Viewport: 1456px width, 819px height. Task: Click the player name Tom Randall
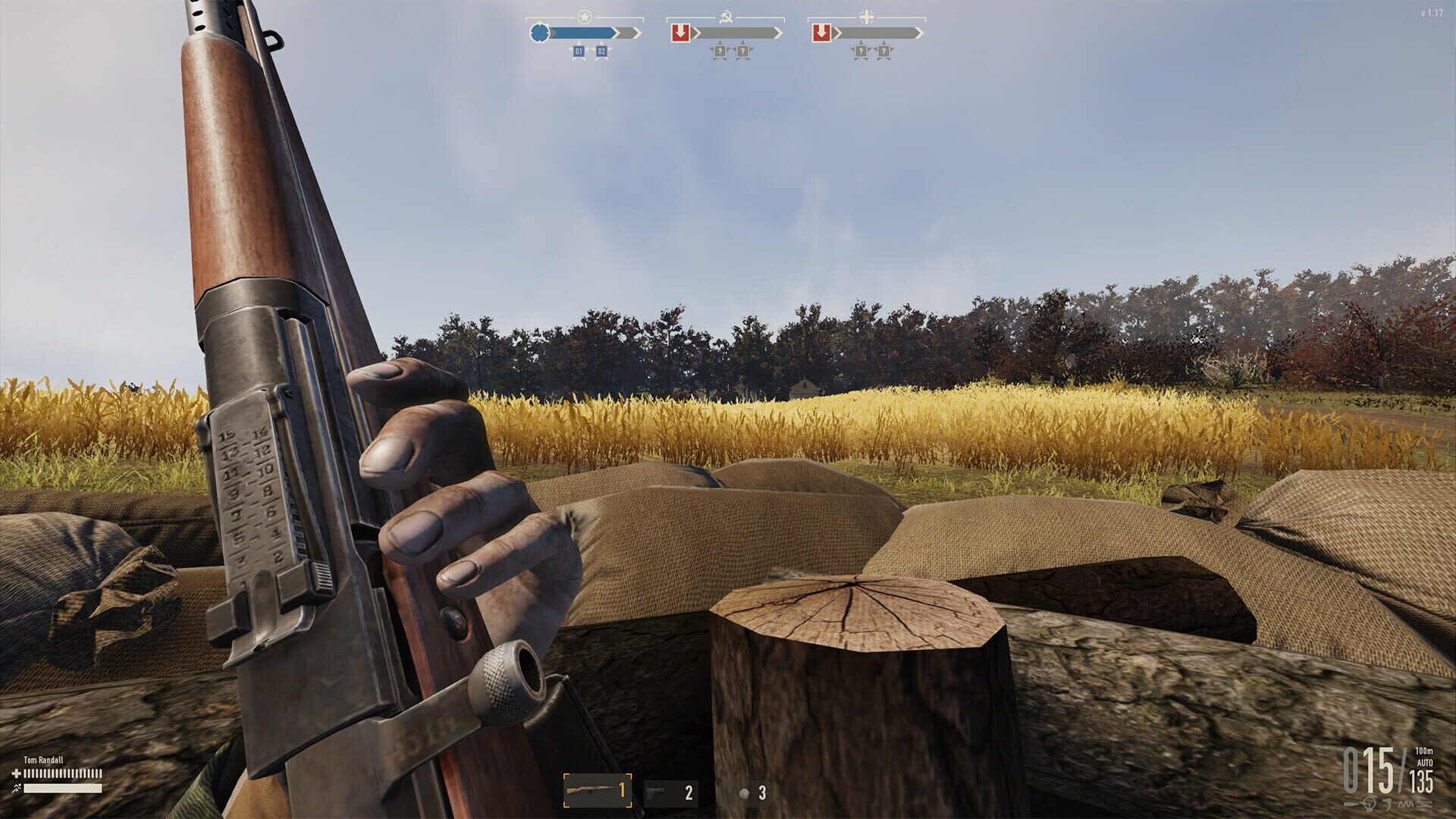click(x=44, y=760)
